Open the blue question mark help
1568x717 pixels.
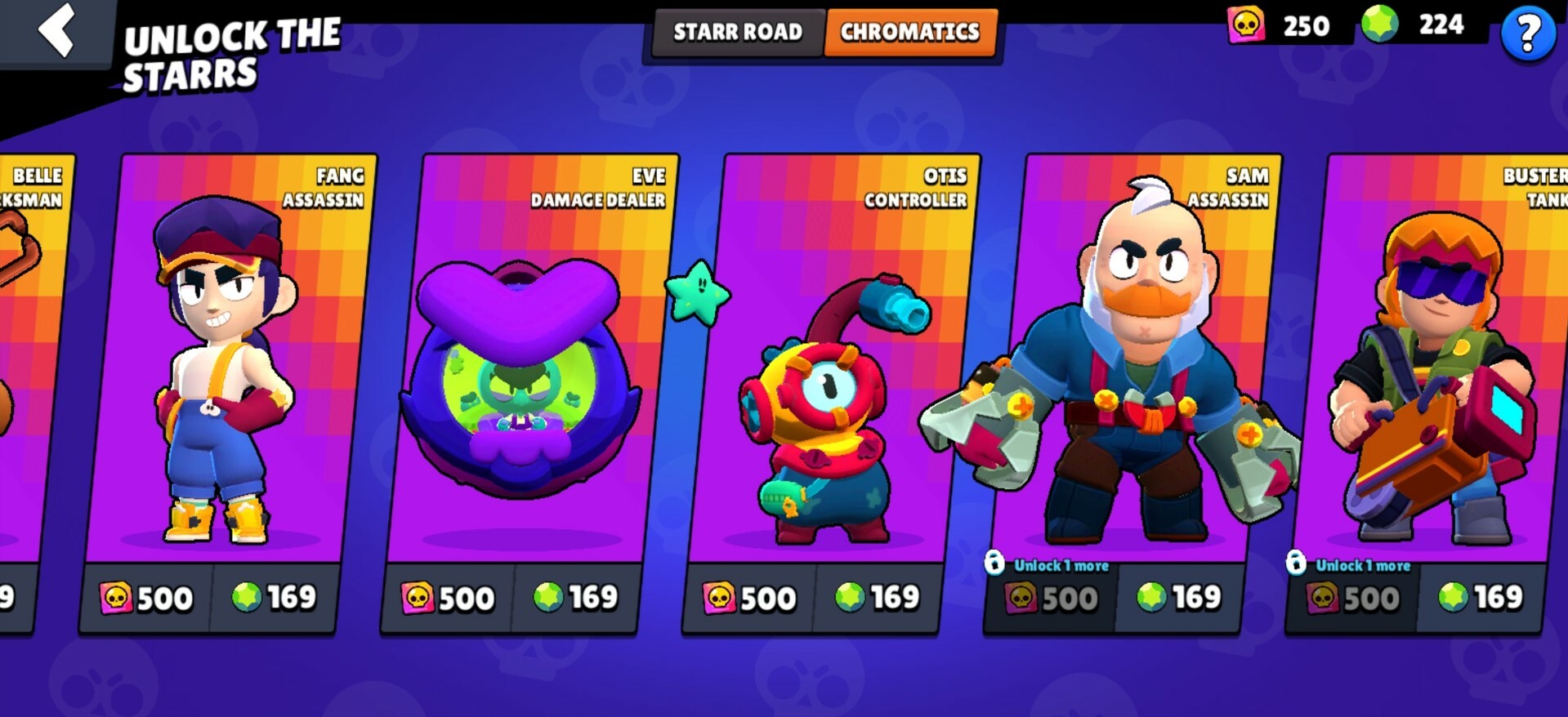pos(1527,34)
